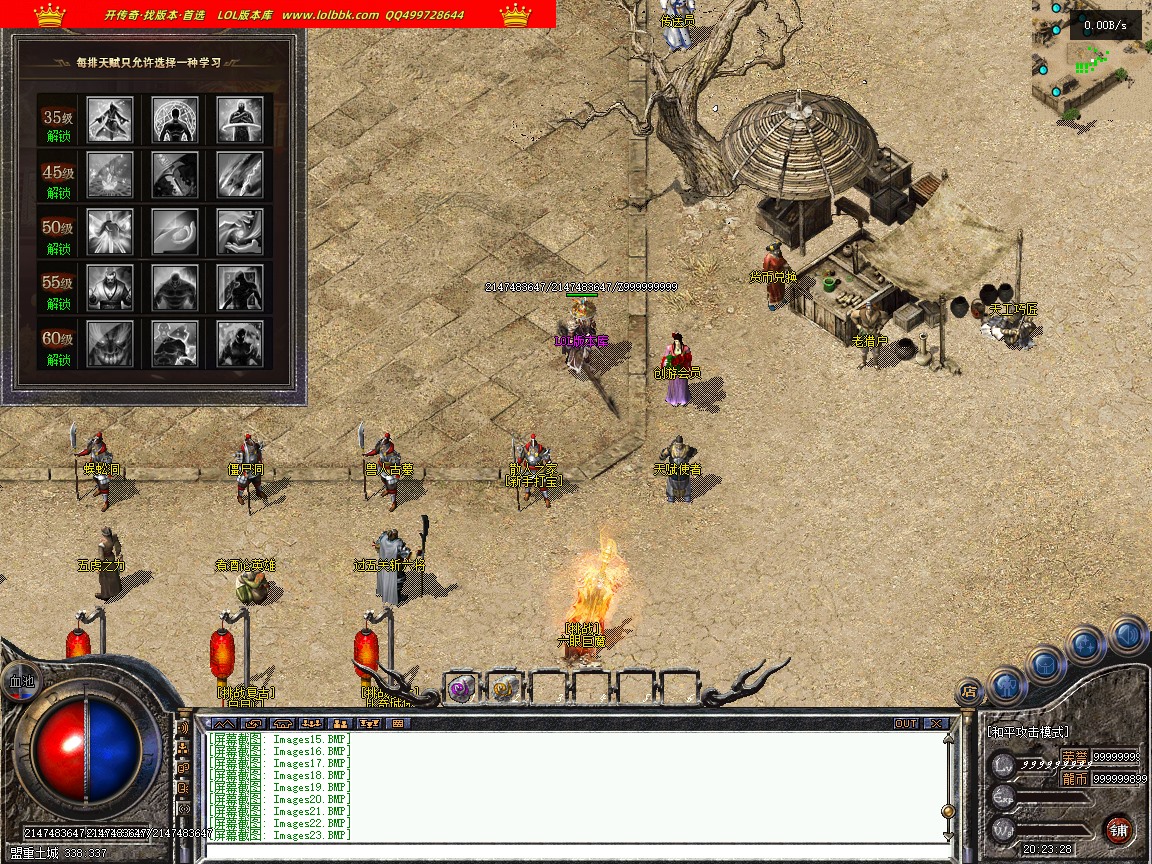Open the minimap

click(x=1091, y=61)
